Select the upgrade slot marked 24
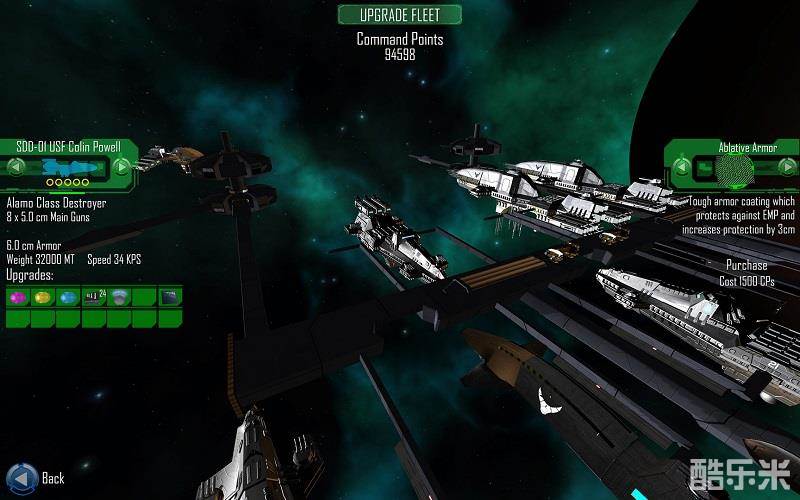This screenshot has width=800, height=500. (x=95, y=297)
